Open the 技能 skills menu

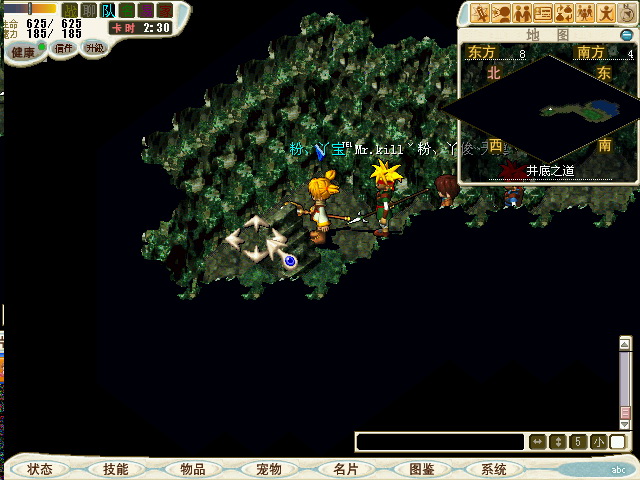(x=115, y=469)
